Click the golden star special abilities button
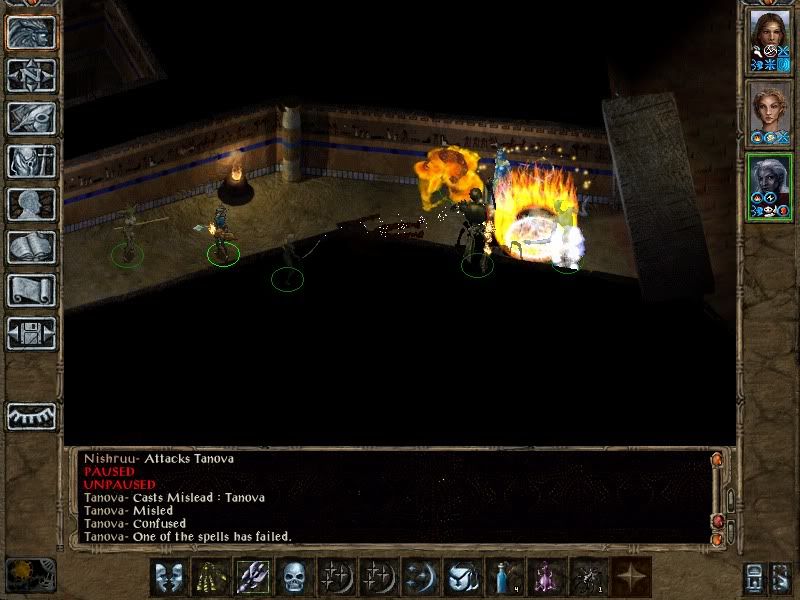The image size is (800, 600). pos(630,576)
